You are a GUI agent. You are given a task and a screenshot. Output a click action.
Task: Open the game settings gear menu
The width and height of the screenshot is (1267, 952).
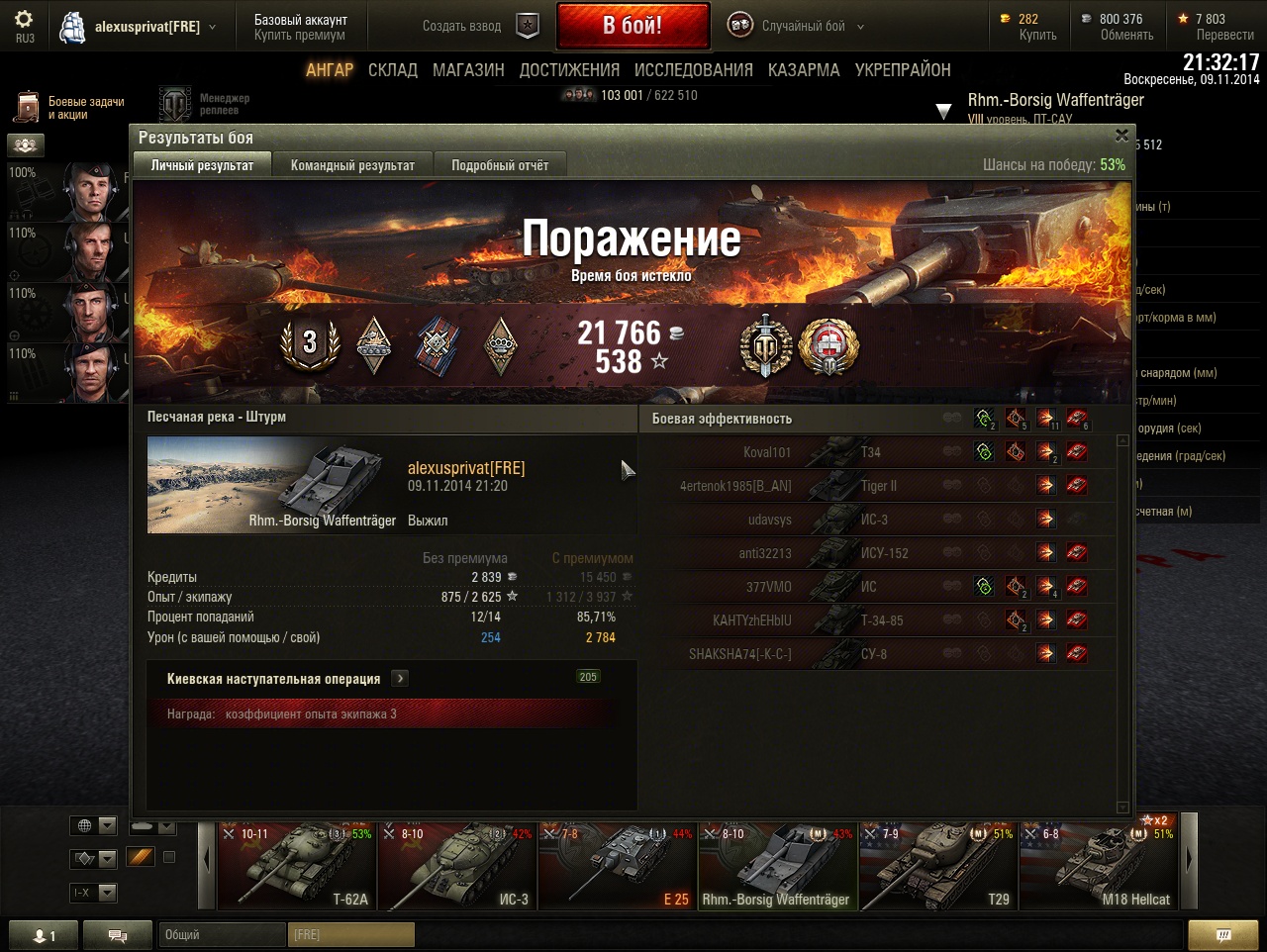point(24,20)
